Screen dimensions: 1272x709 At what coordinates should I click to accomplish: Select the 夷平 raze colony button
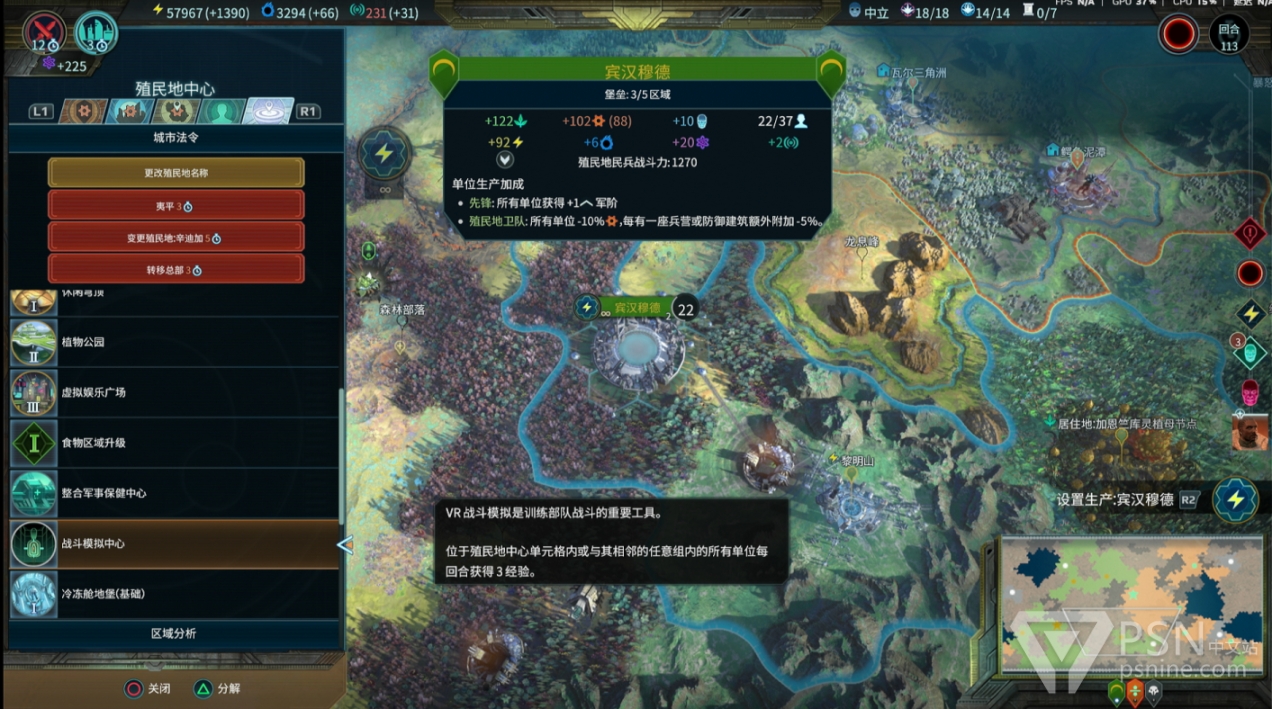176,205
